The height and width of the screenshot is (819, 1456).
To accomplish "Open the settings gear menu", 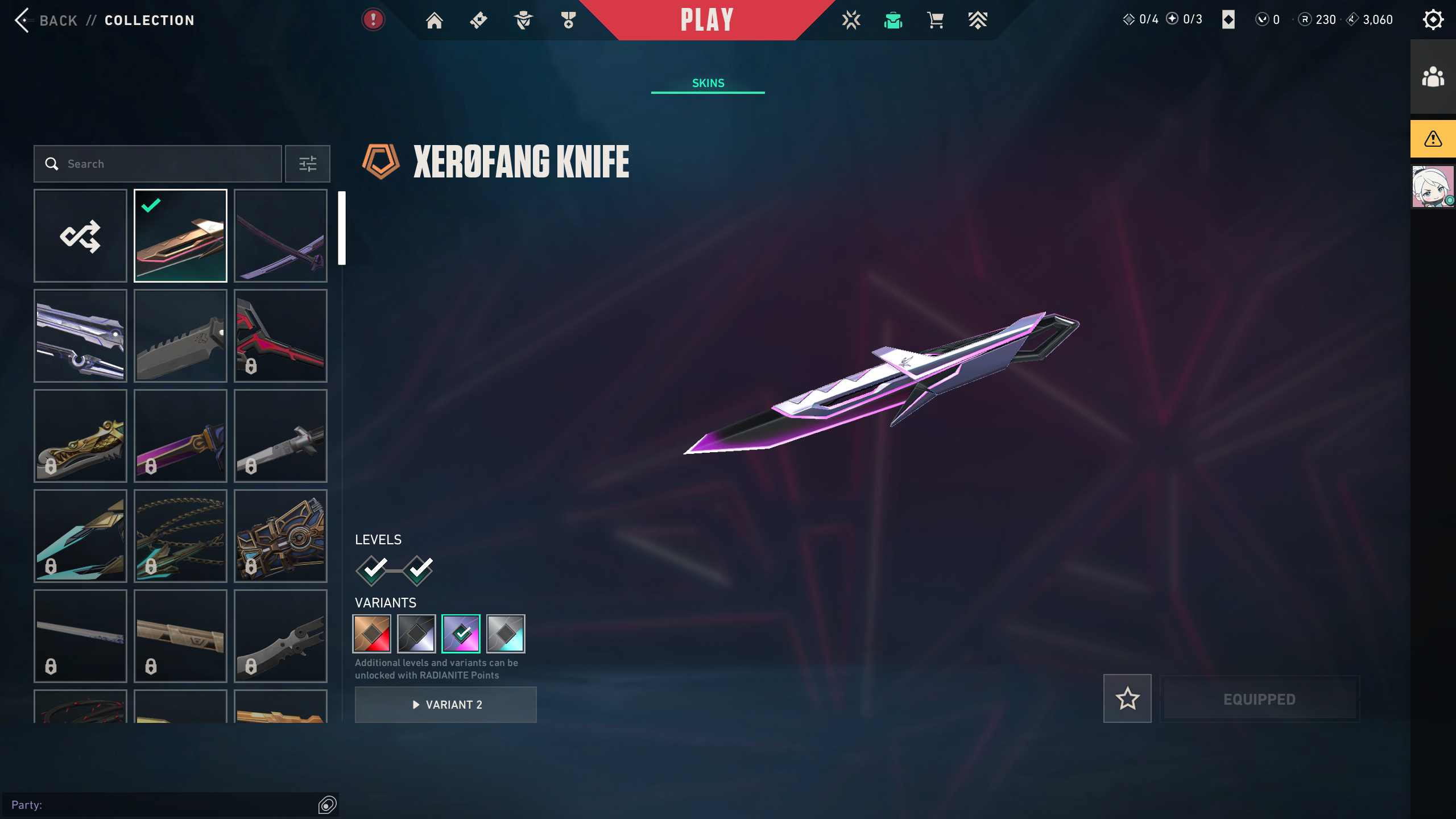I will (1433, 20).
